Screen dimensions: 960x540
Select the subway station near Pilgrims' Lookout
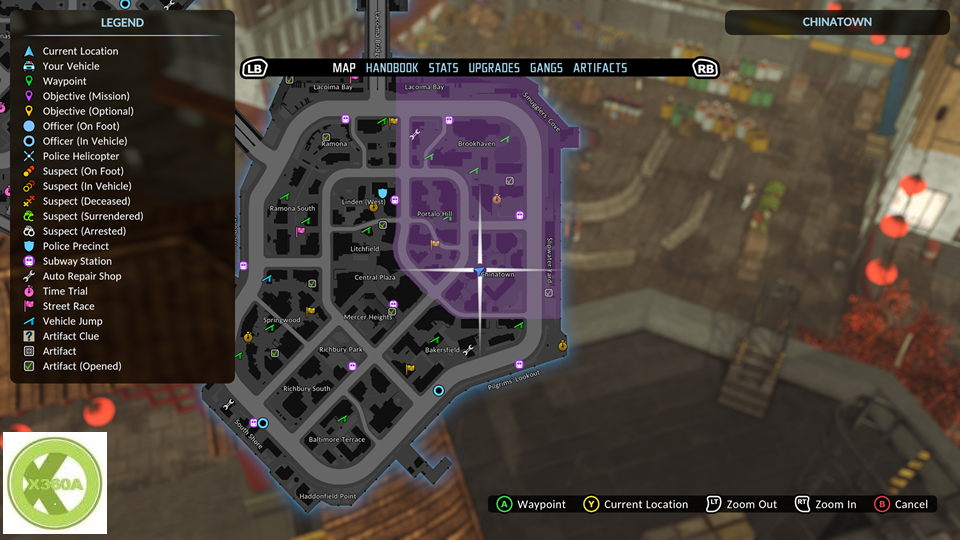pyautogui.click(x=519, y=364)
